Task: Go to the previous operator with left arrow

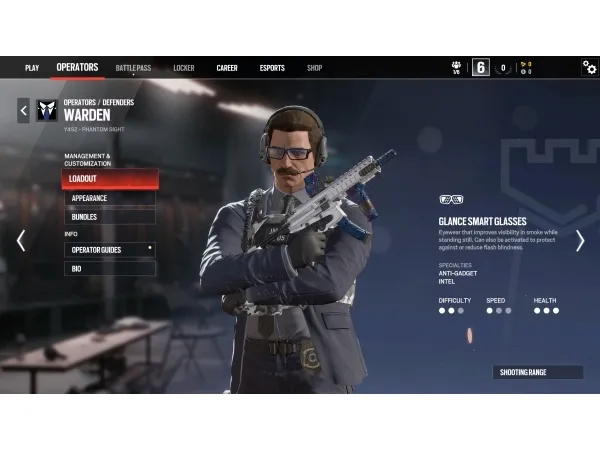Action: (21, 240)
